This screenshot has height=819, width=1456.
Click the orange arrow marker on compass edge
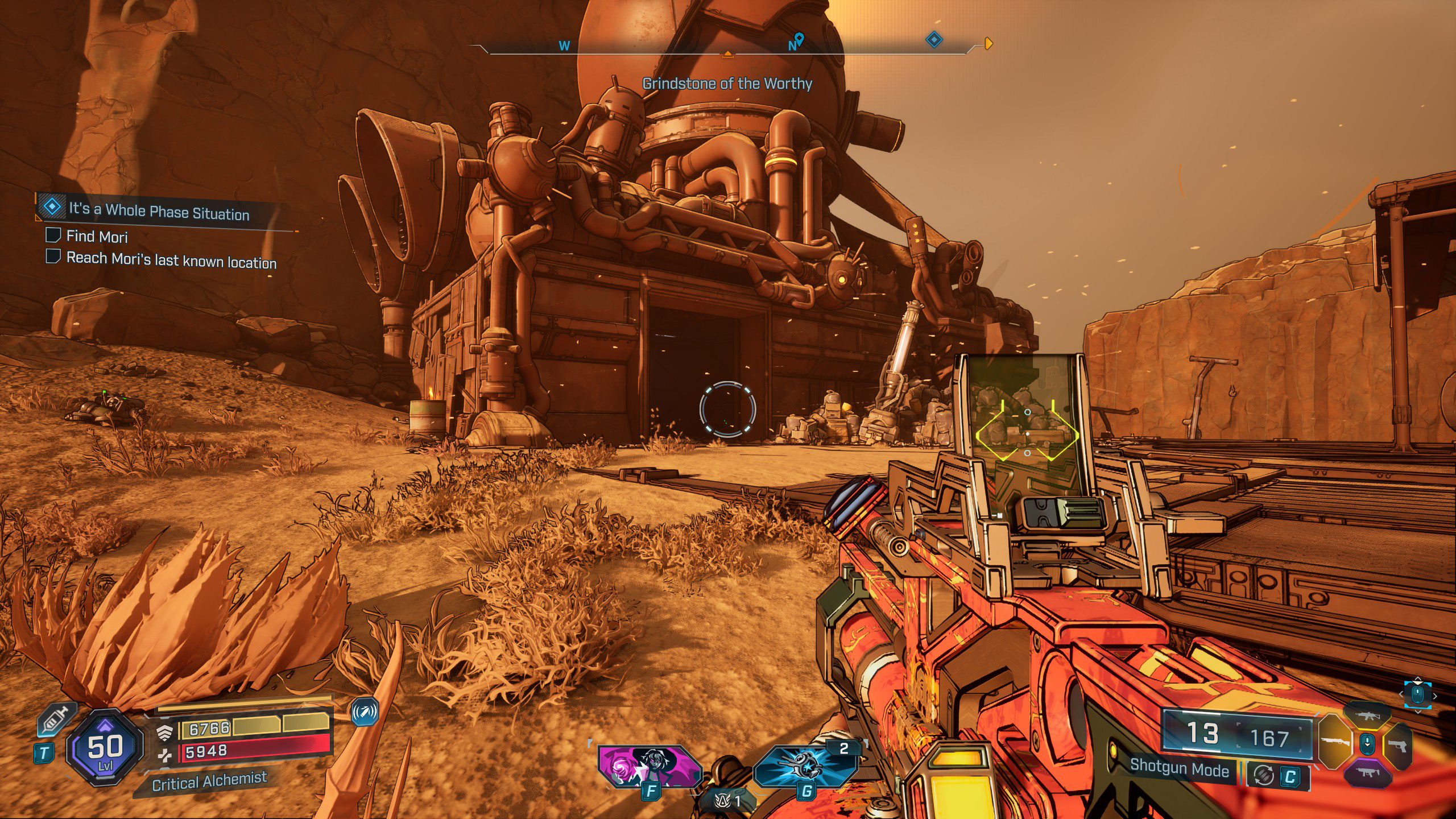(988, 43)
